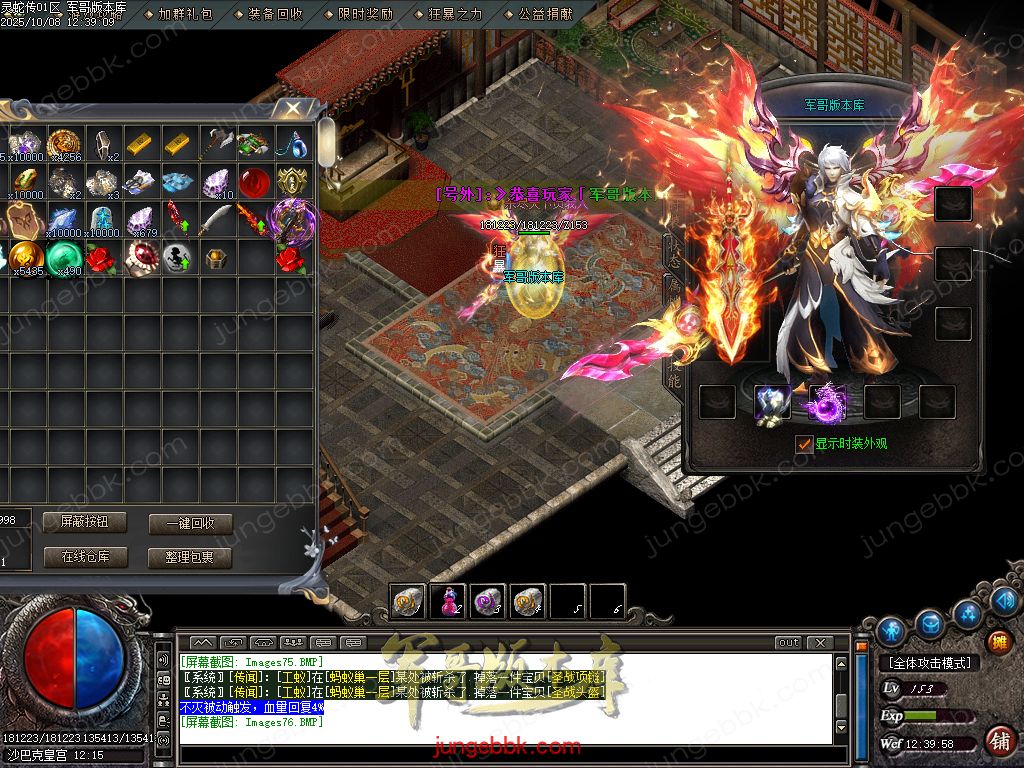
Task: Select the purple orb equipment slot
Action: pyautogui.click(x=828, y=402)
